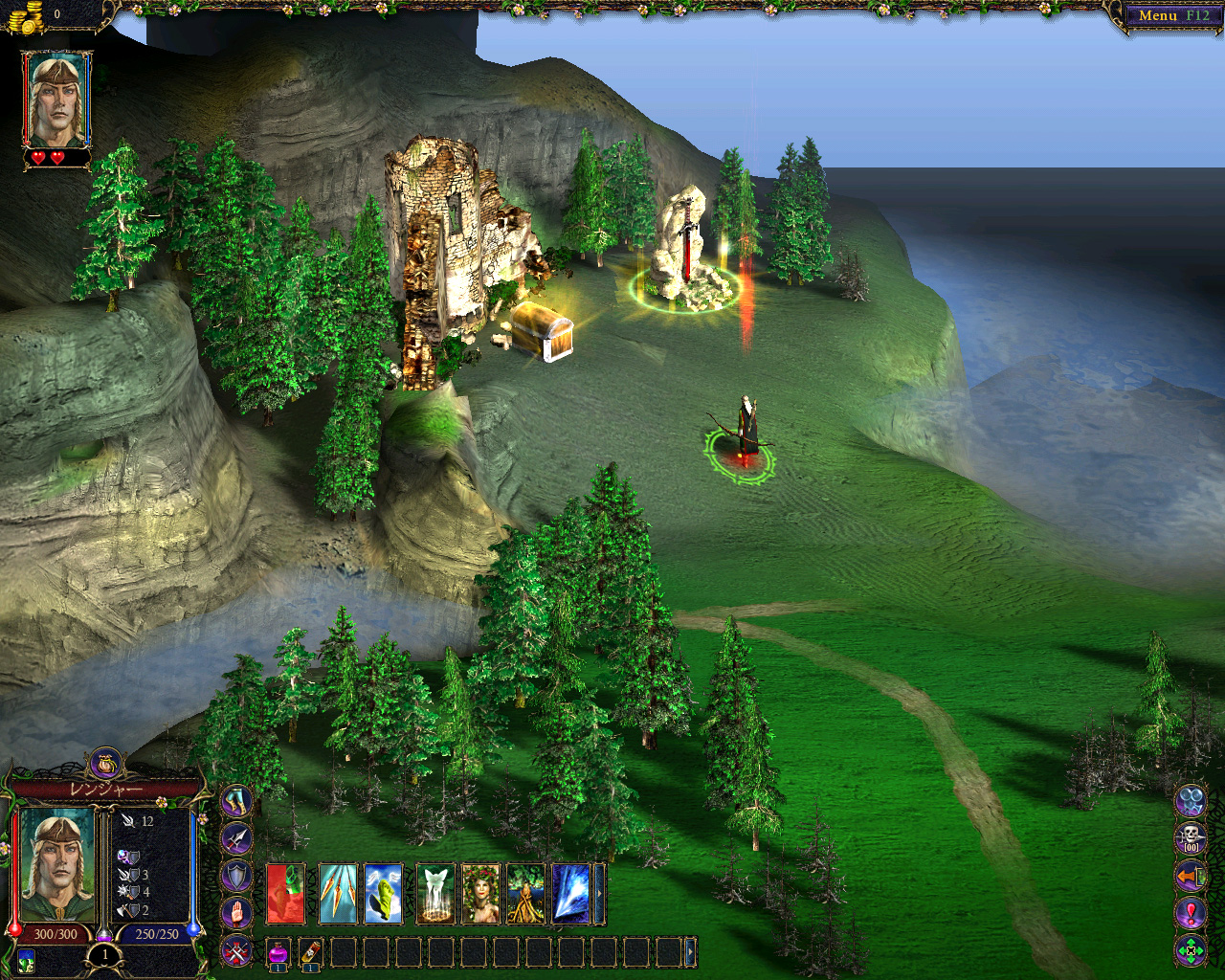The height and width of the screenshot is (980, 1225).
Task: Open the skull kill counter button
Action: coord(1191,837)
